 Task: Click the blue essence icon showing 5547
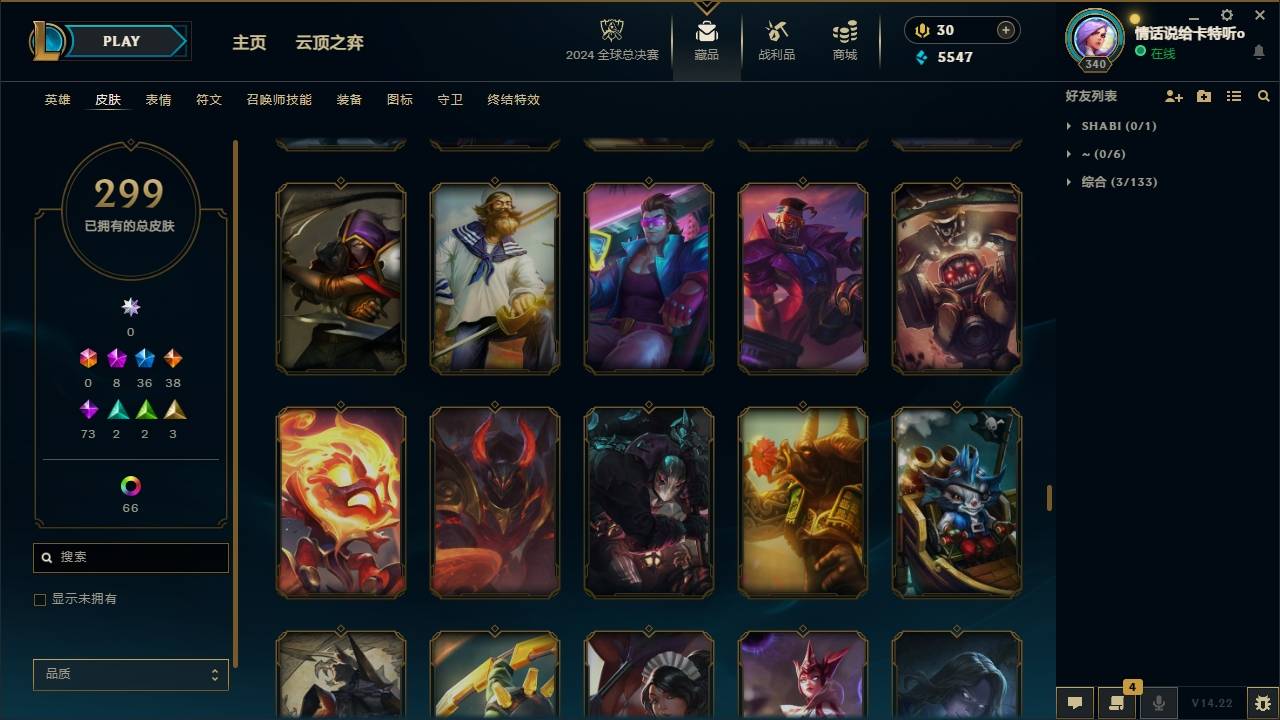pyautogui.click(x=920, y=57)
